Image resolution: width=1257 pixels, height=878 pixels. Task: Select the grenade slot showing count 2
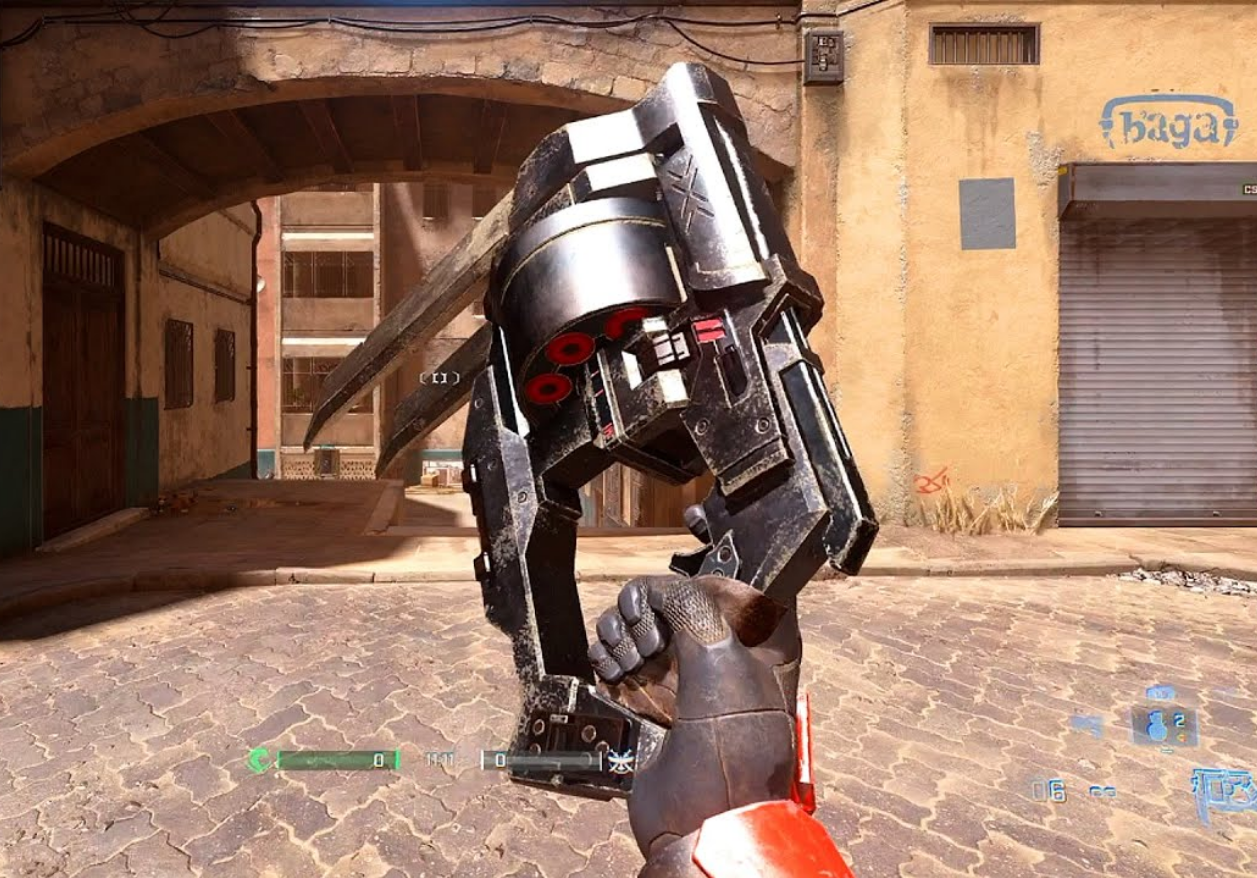click(1164, 725)
